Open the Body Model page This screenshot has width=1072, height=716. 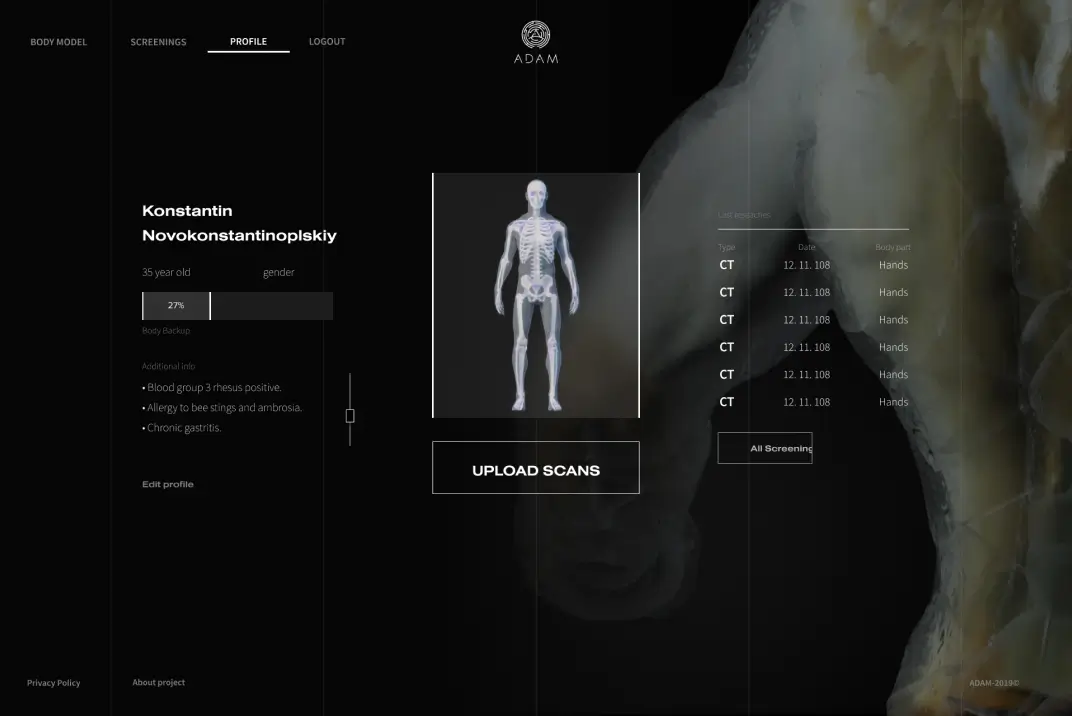click(58, 42)
